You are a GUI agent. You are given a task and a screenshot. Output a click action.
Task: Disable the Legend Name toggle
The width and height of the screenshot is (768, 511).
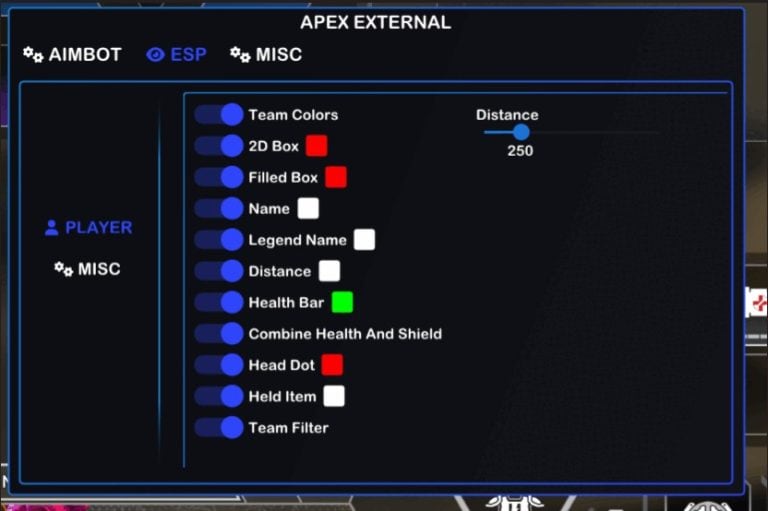click(x=219, y=240)
